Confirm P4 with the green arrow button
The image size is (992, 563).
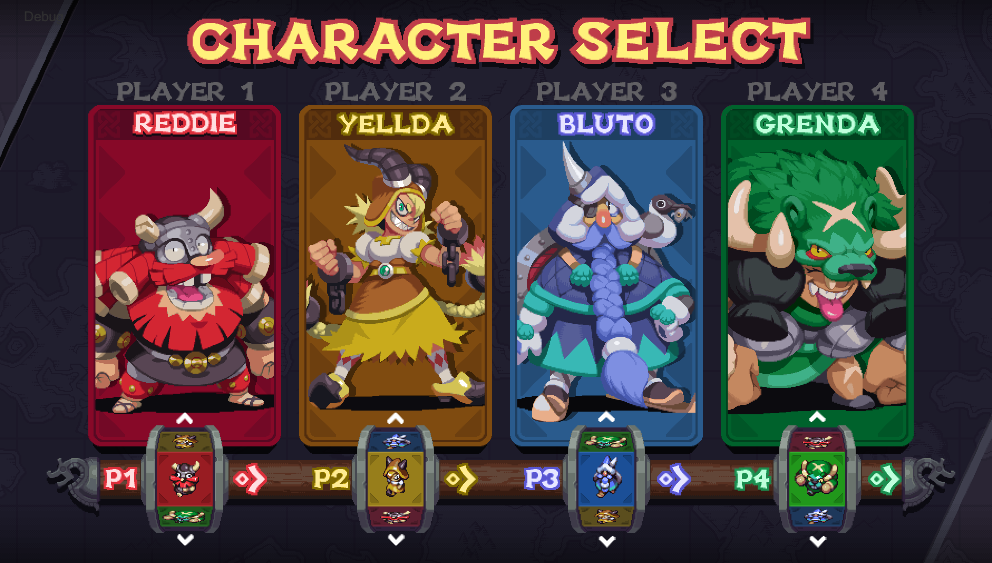883,479
